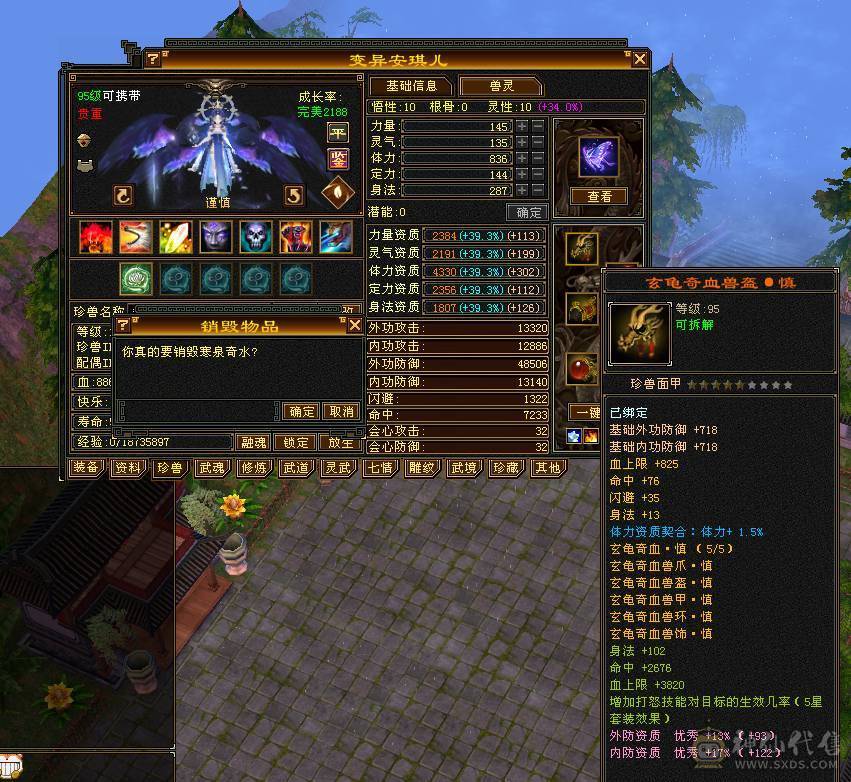Rotate the pet model with the left arrow
Screen dimensions: 851x782
click(x=123, y=195)
